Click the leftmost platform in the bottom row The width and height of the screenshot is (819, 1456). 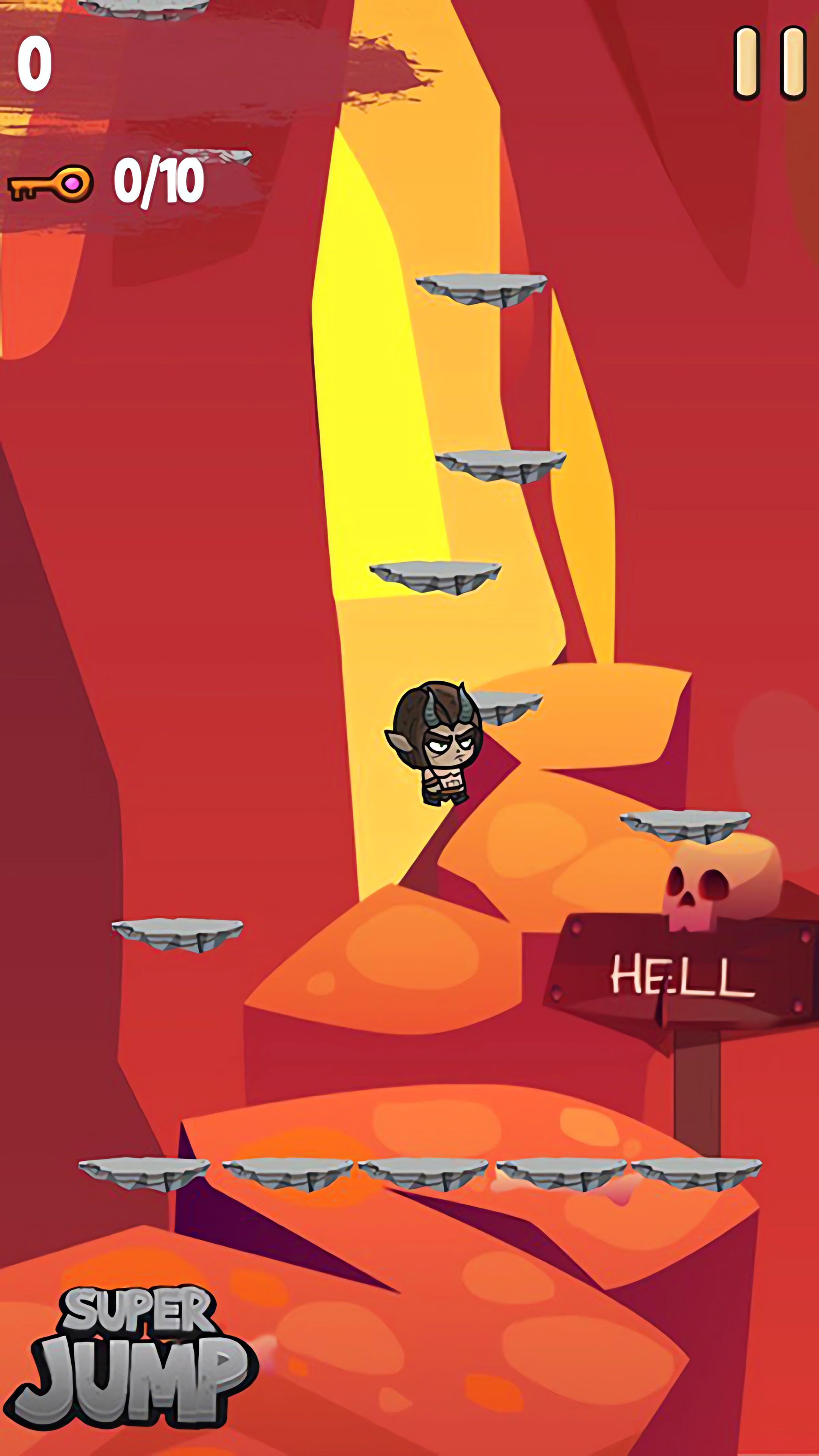[x=144, y=1173]
